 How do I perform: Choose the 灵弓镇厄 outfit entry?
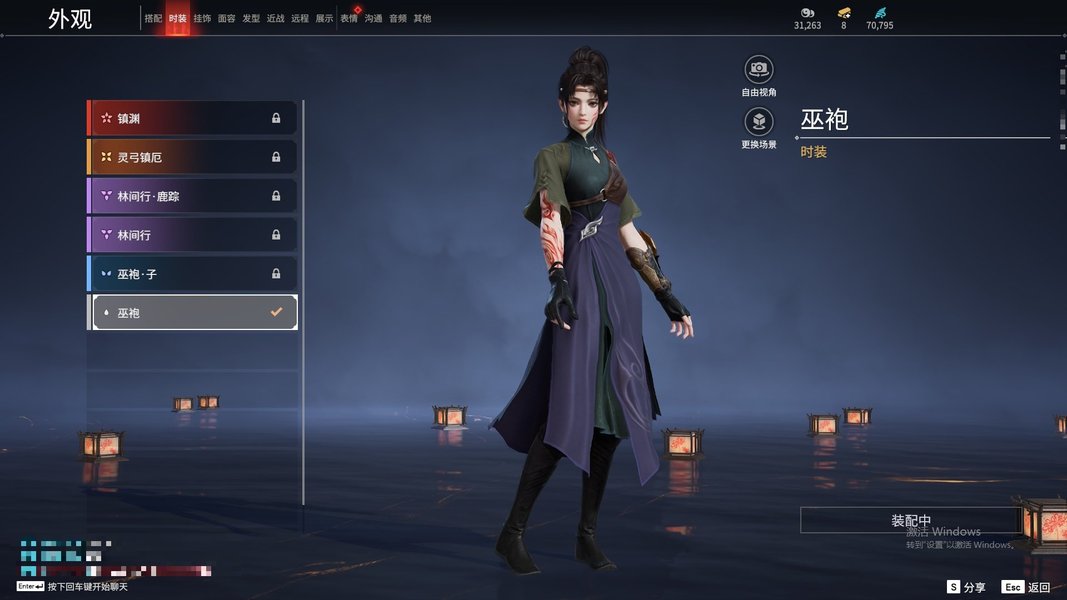(192, 157)
